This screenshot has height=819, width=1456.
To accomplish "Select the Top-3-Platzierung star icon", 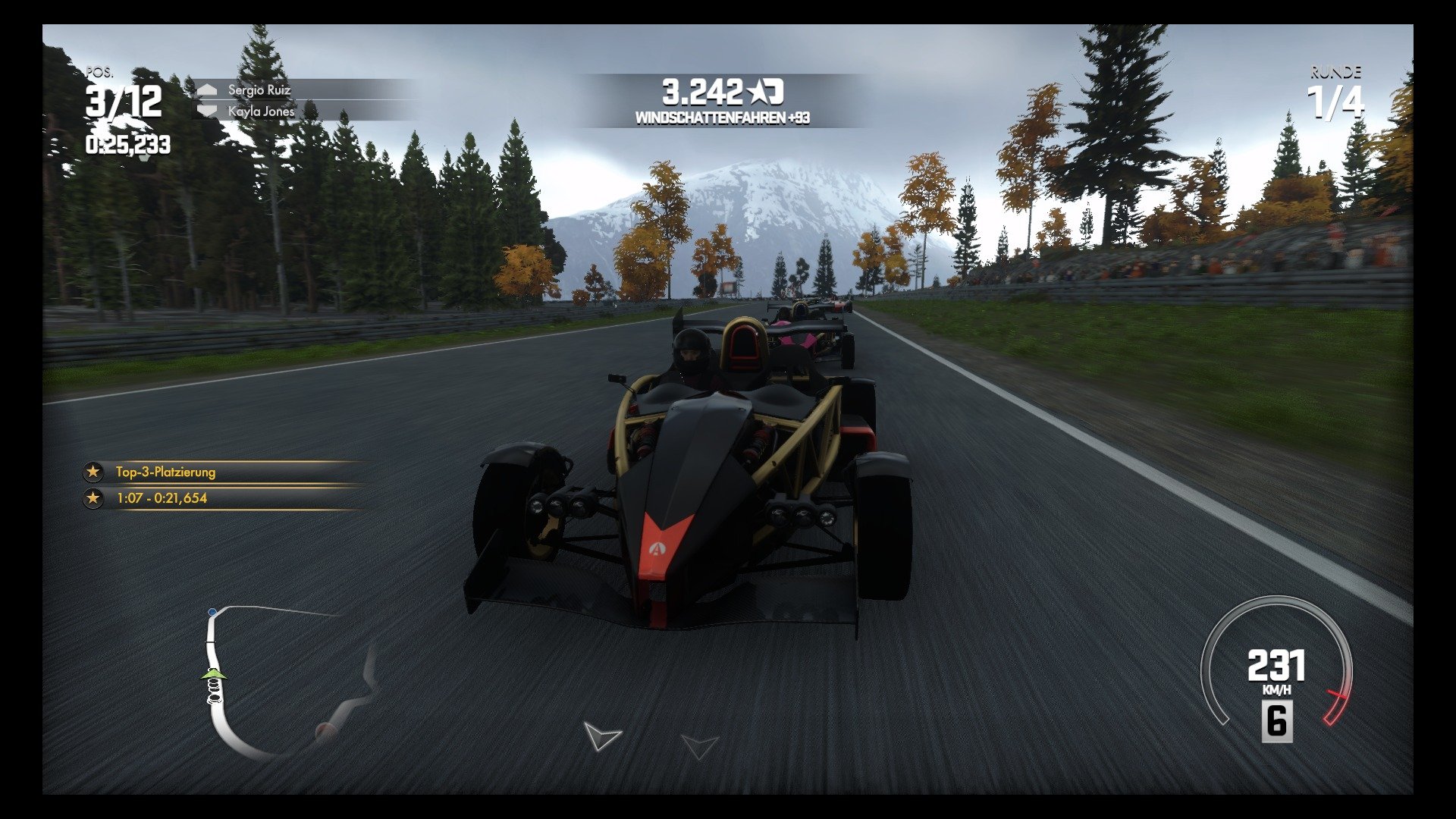I will point(93,472).
